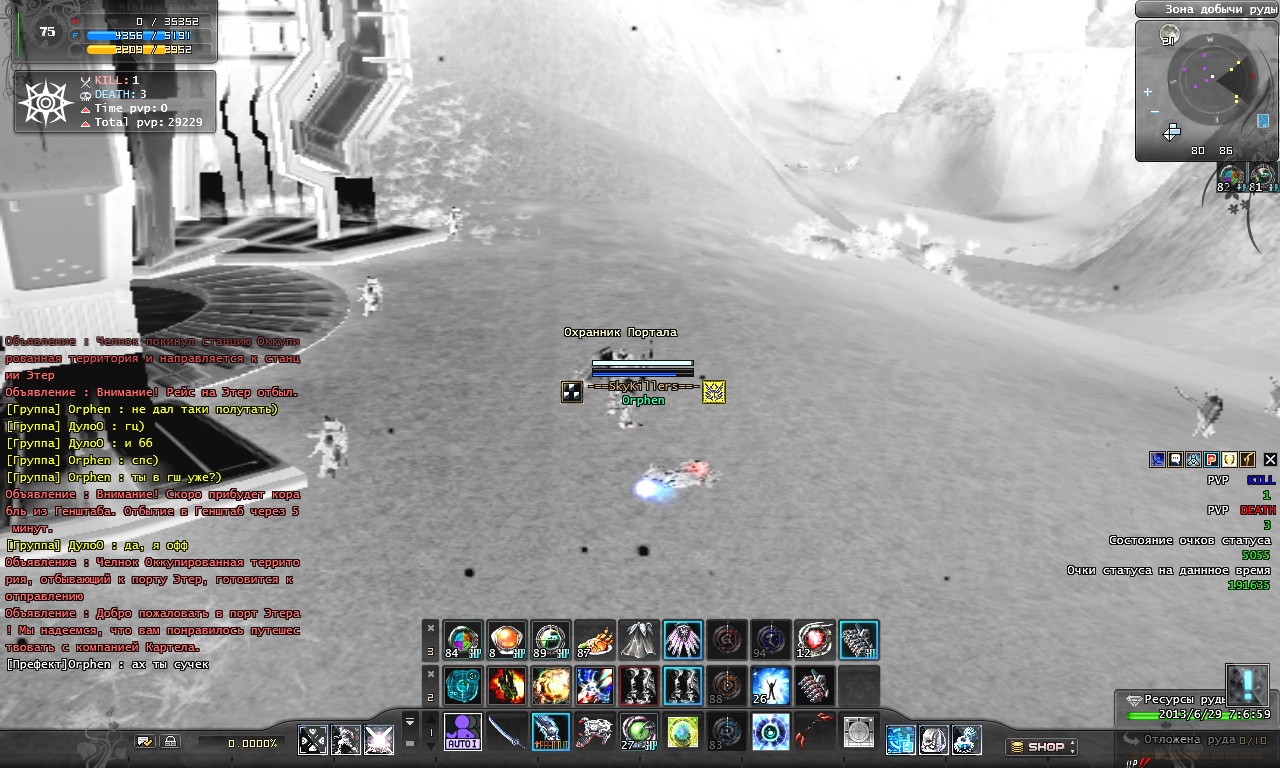Close the PVP status panel
The image size is (1280, 768).
1270,460
